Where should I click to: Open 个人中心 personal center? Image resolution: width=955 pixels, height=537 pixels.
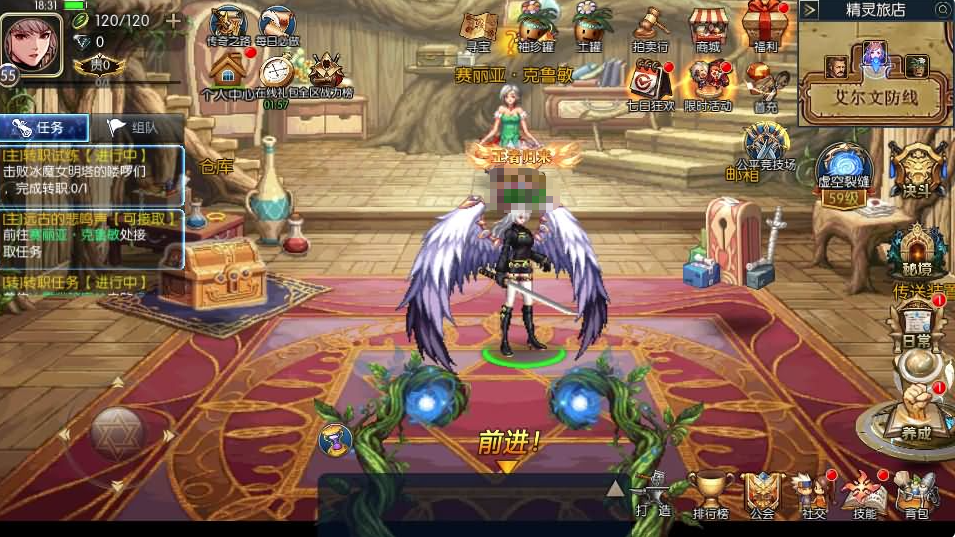(x=229, y=74)
